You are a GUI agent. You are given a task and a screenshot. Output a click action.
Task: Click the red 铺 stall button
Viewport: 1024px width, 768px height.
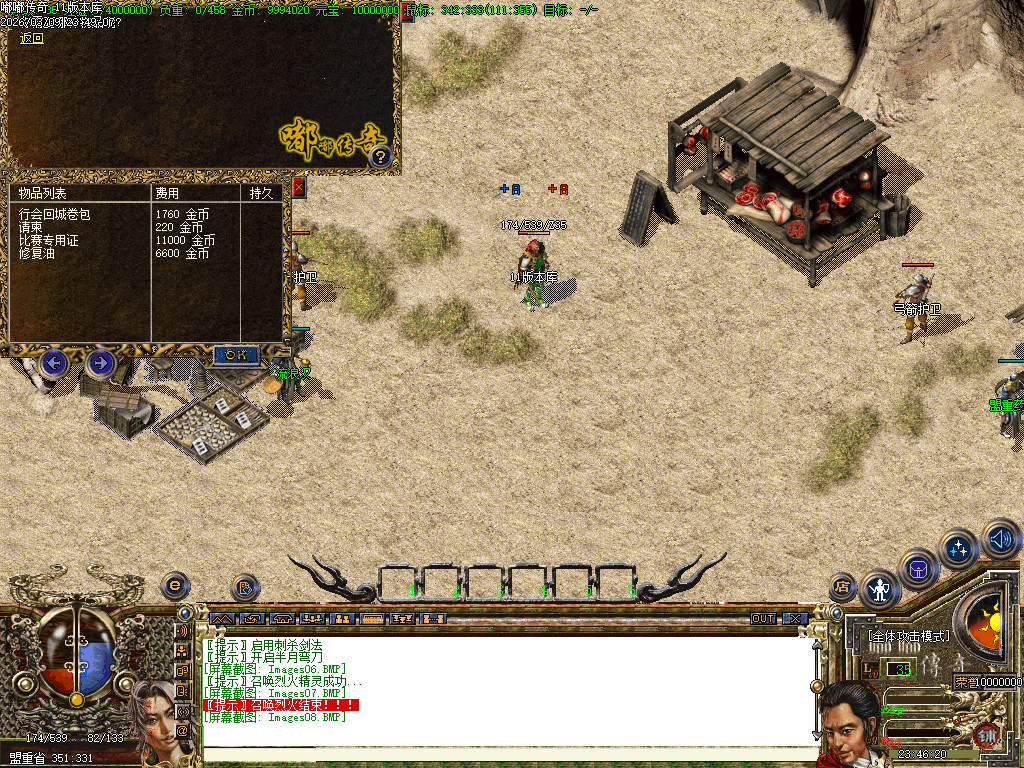987,733
